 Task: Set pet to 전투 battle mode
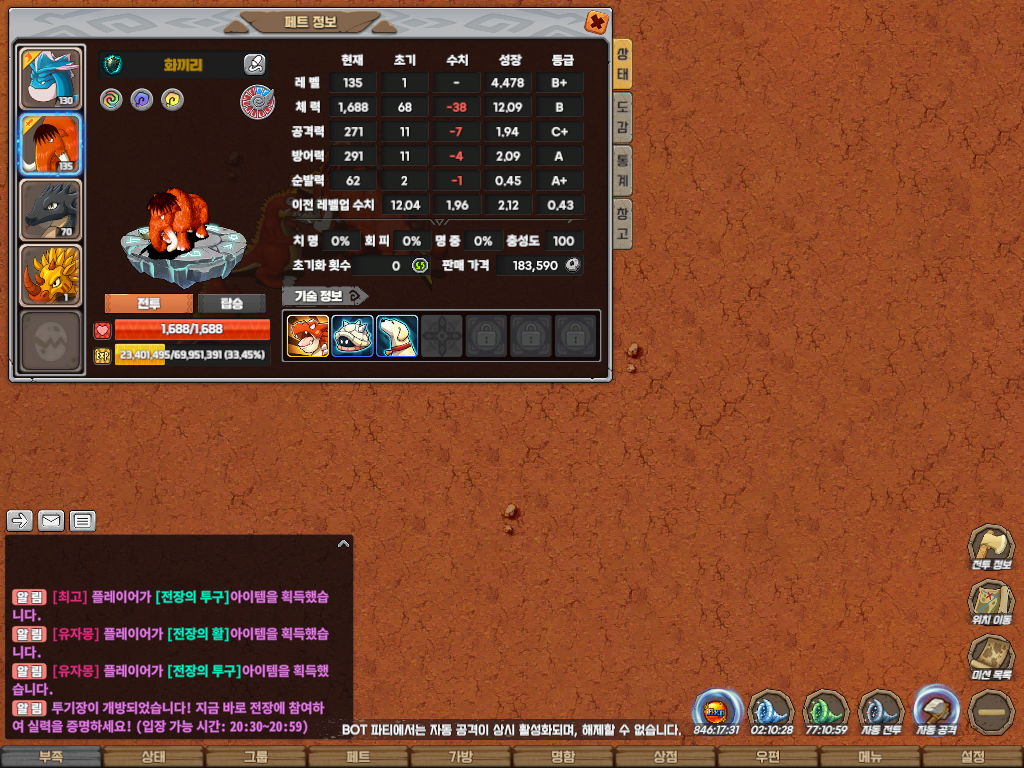(148, 304)
